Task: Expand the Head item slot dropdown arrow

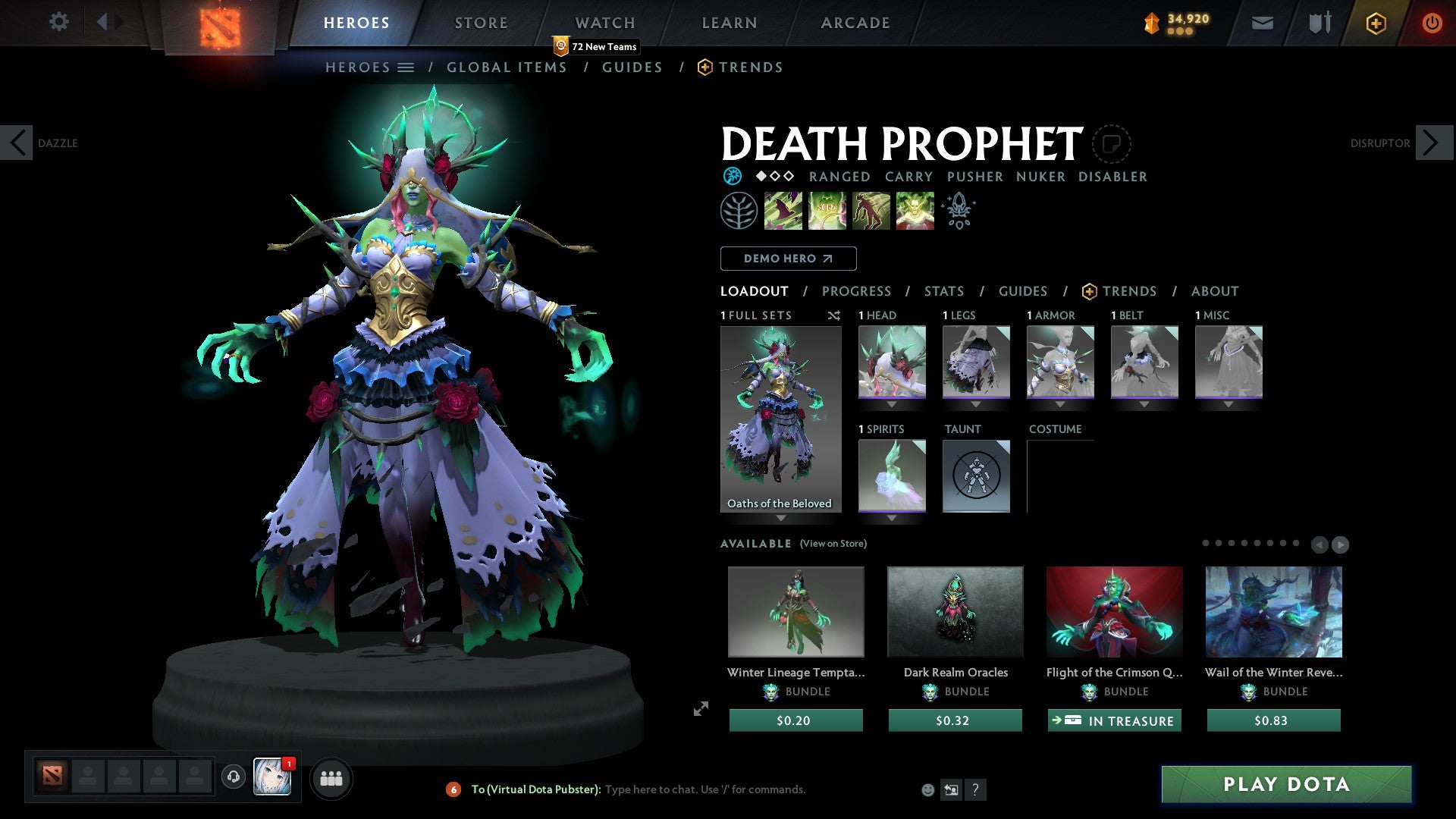Action: tap(892, 404)
